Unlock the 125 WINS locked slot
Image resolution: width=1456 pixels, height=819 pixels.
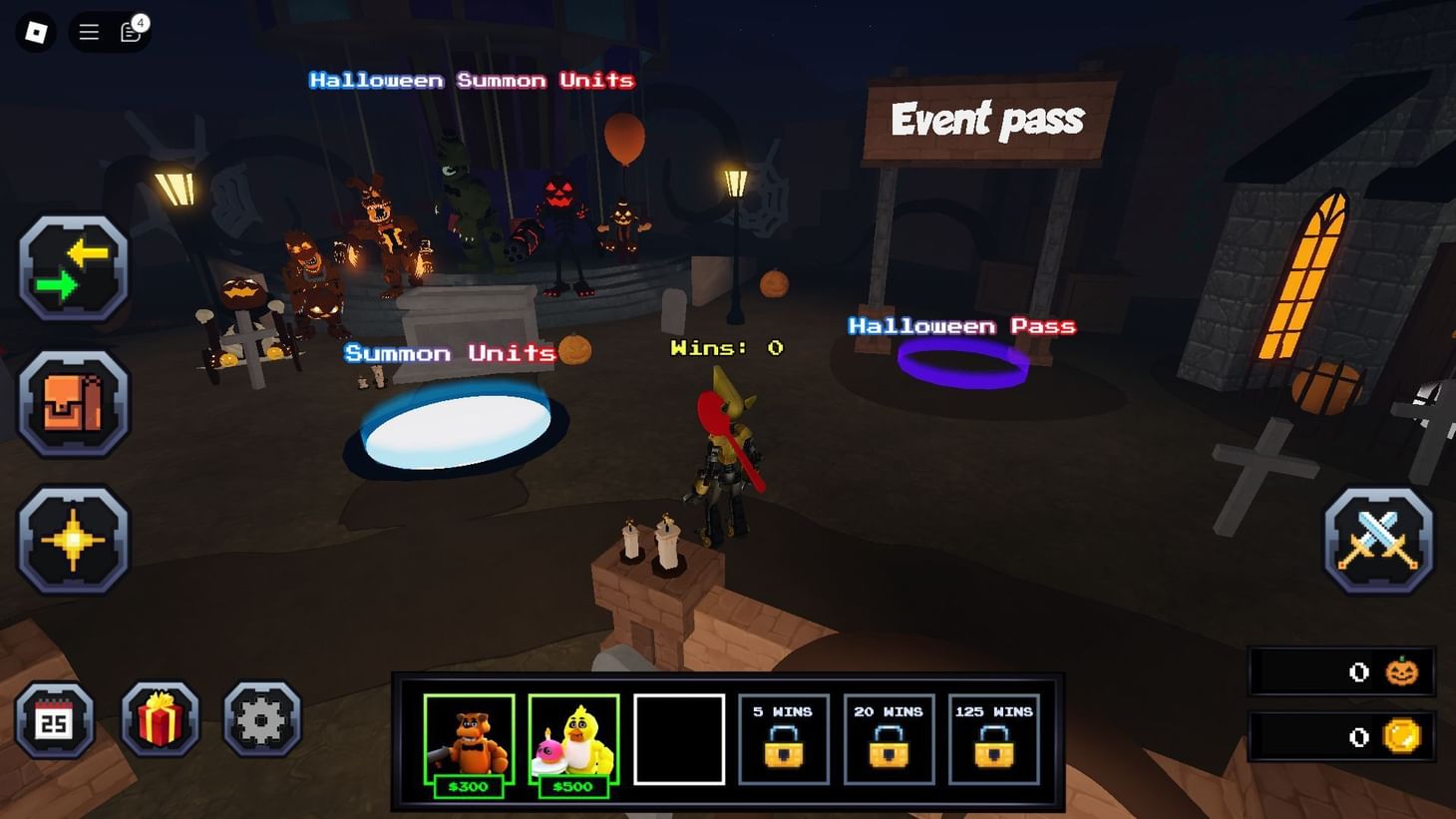point(993,739)
